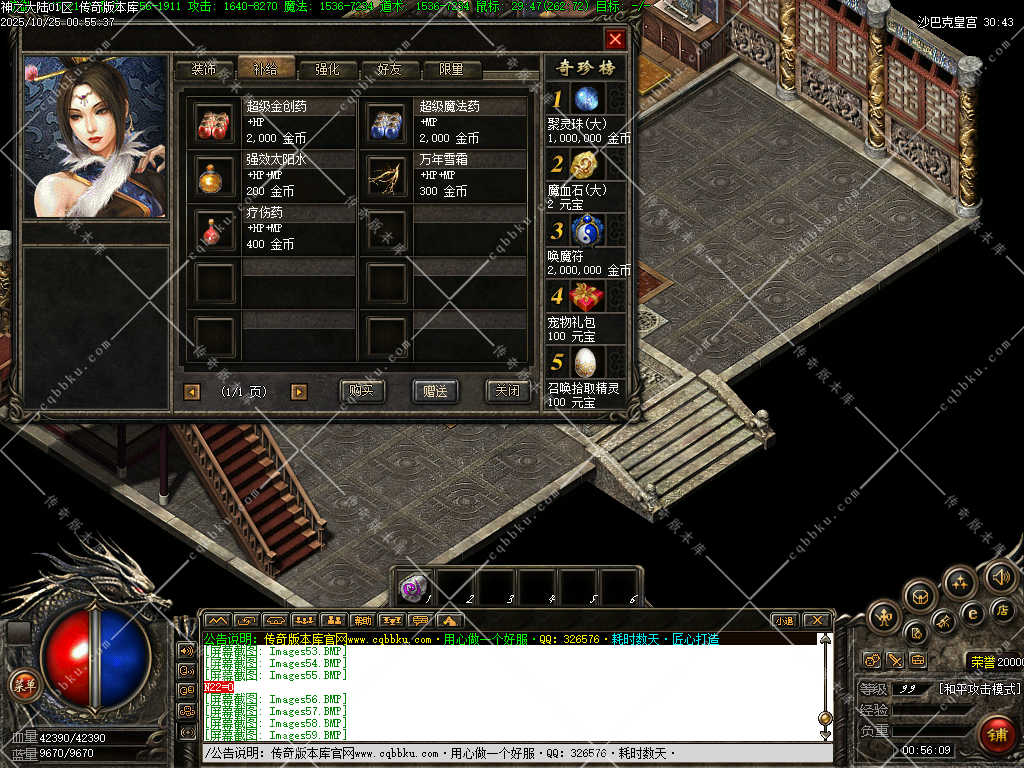
Task: Choose the 疗伤药 potion item
Action: coord(214,229)
